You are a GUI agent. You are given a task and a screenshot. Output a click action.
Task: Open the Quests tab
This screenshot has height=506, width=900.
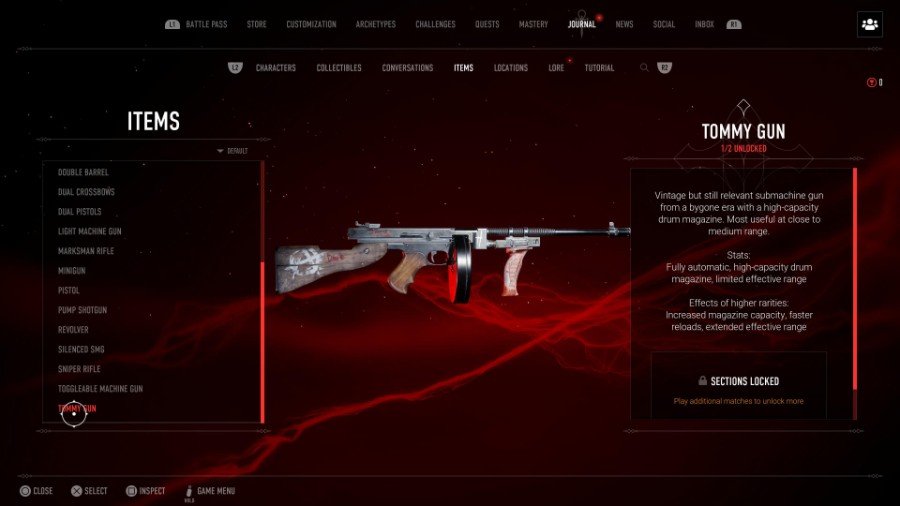pyautogui.click(x=487, y=24)
